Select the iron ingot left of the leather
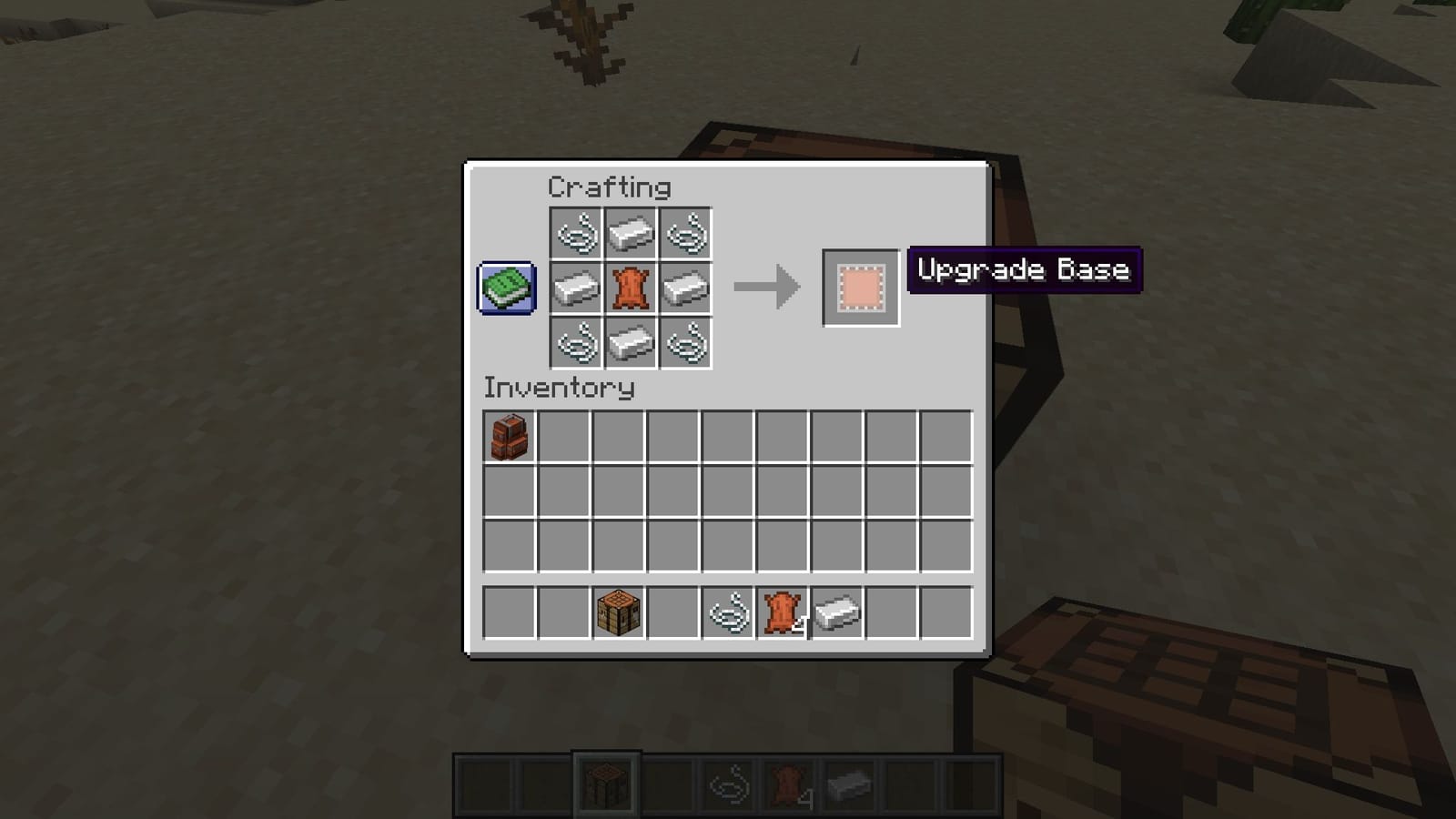 [x=577, y=289]
